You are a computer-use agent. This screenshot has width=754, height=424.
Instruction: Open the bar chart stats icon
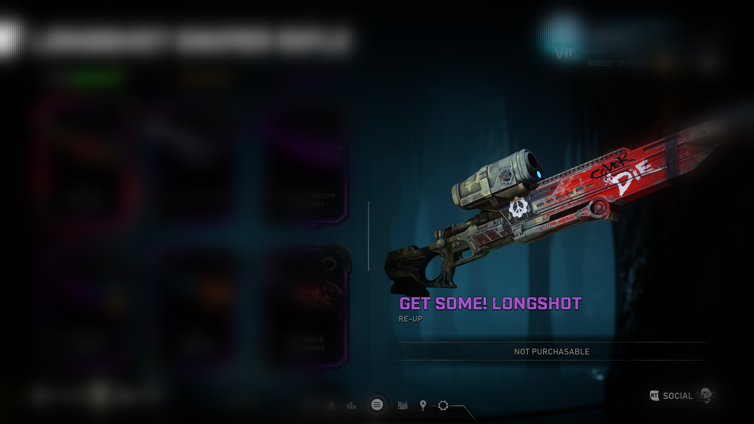point(351,406)
